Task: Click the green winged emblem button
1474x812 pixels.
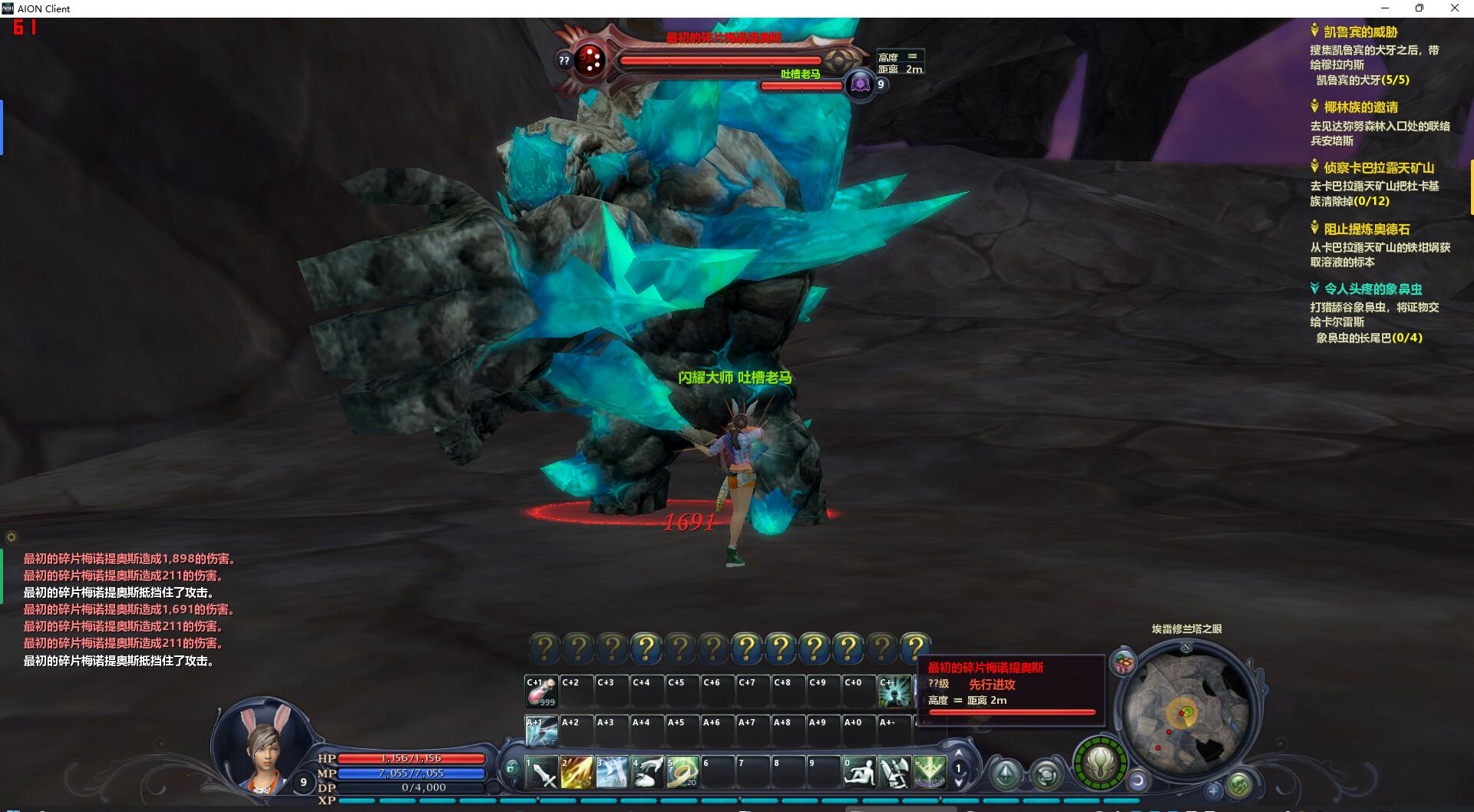Action: pos(1099,764)
